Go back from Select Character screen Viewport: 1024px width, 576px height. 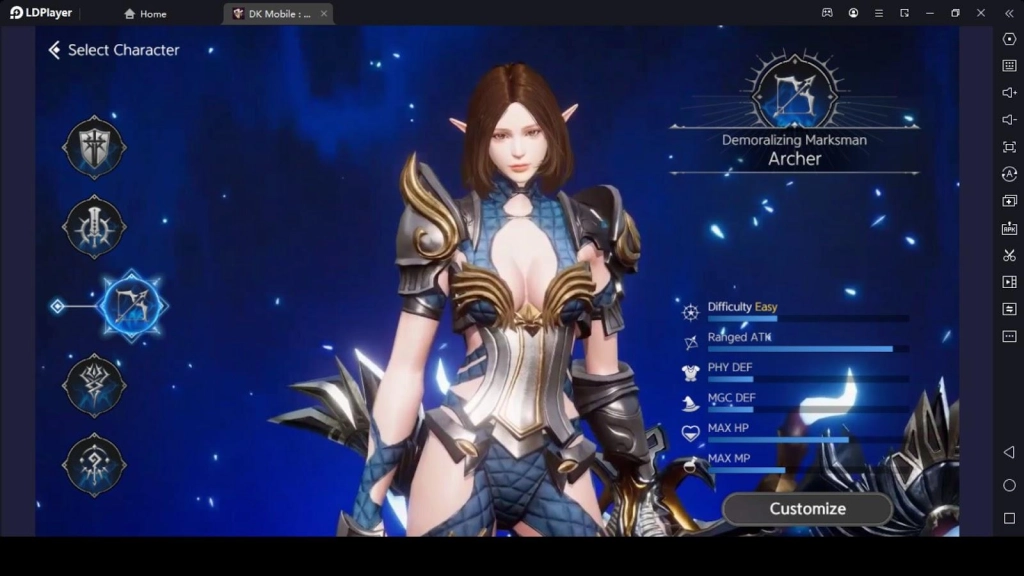point(55,50)
